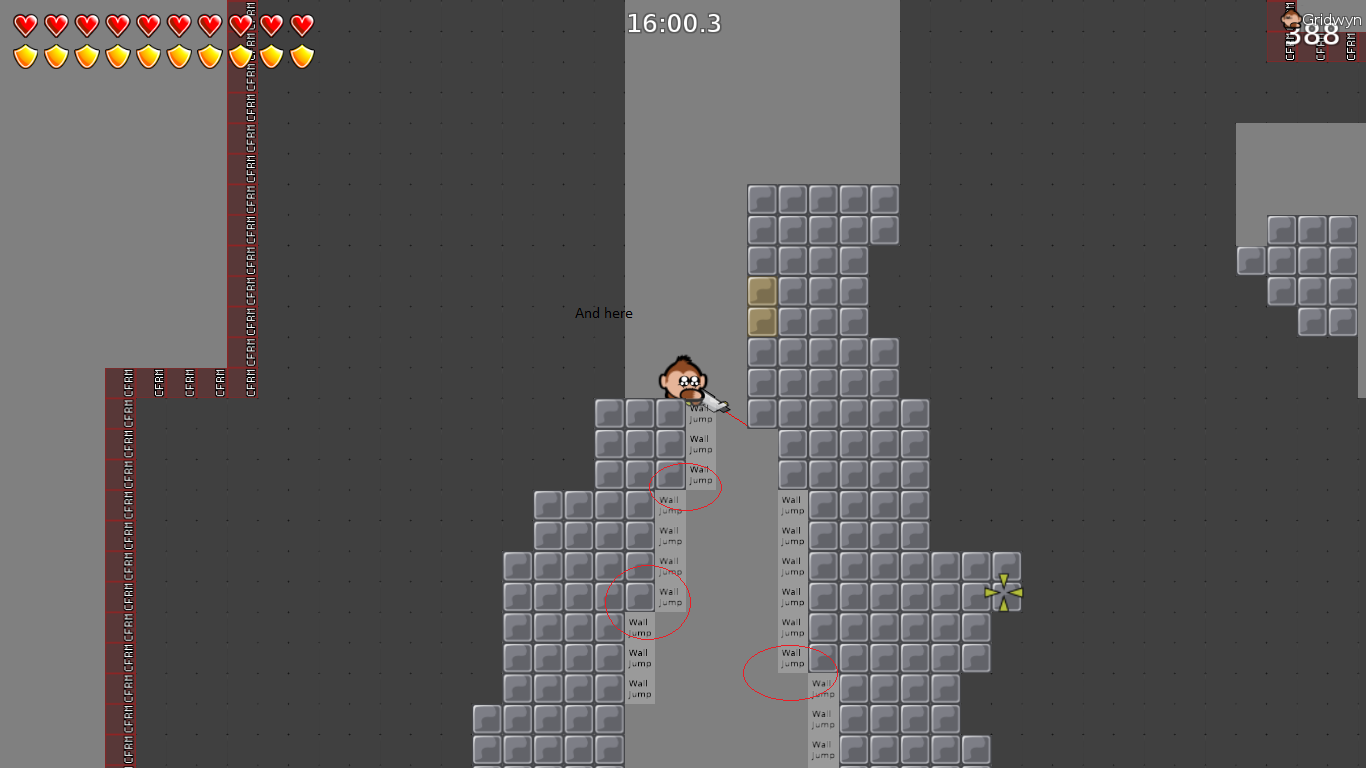Click the Wall Jump tile inside the right red circle

click(790, 658)
